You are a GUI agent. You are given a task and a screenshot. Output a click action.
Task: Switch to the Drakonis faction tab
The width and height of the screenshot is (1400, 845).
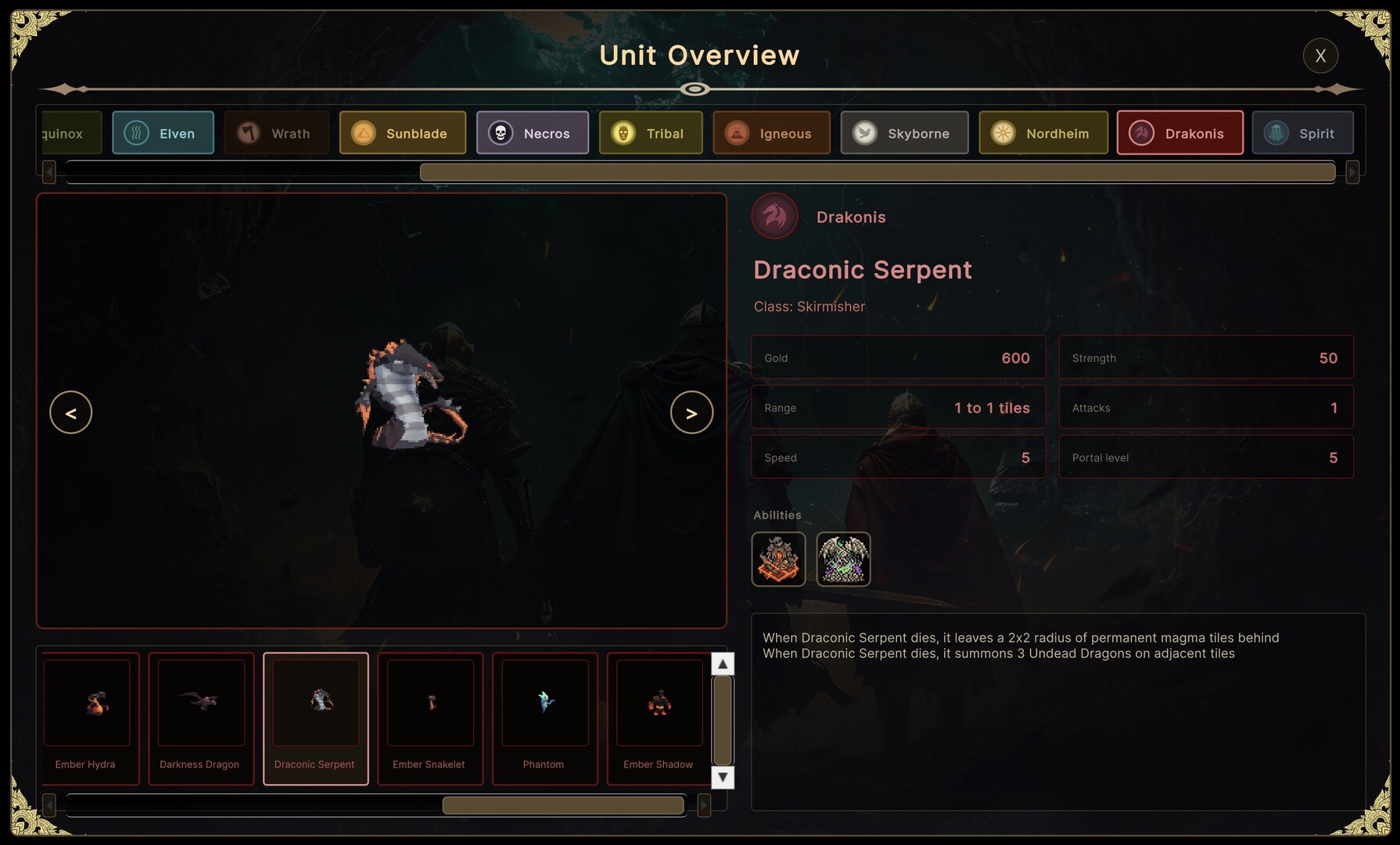pos(1180,133)
